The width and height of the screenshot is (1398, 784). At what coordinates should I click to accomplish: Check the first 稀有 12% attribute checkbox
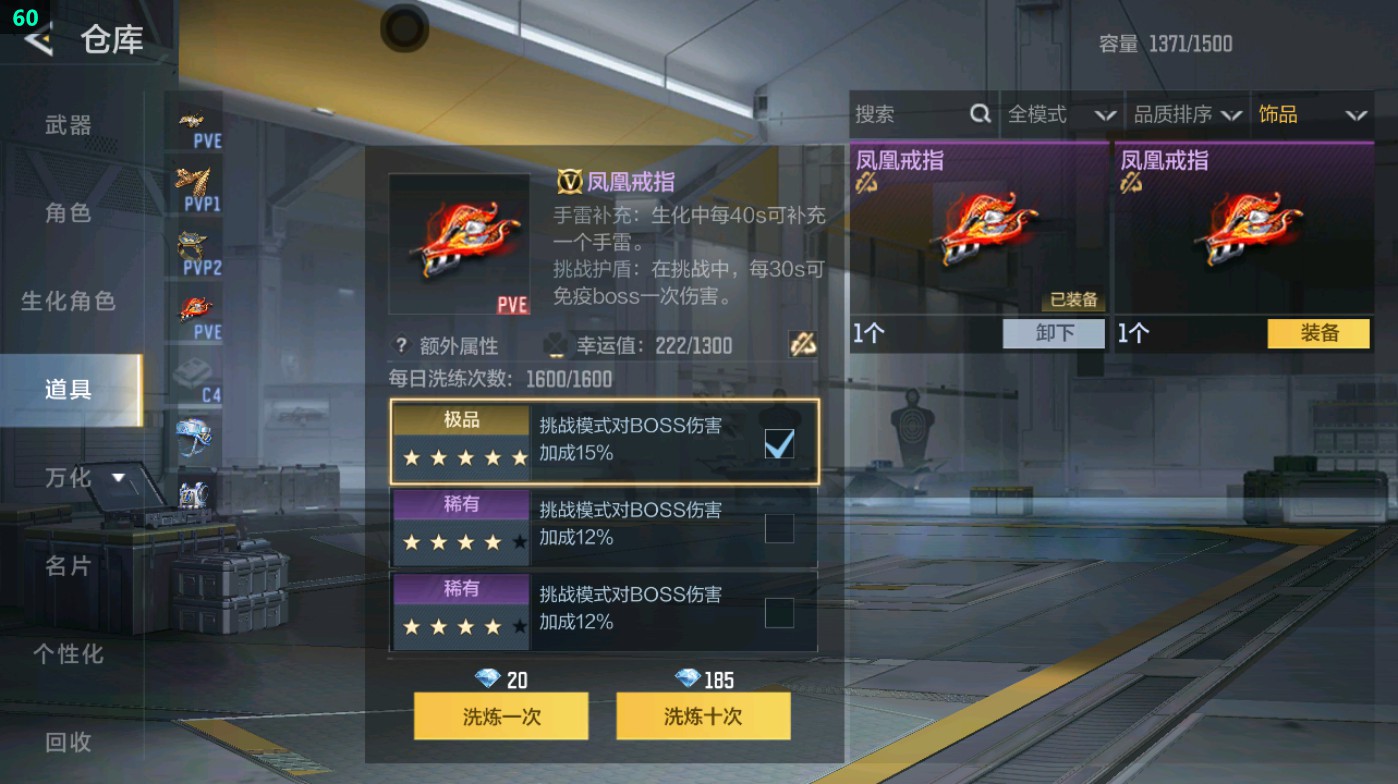(x=778, y=531)
